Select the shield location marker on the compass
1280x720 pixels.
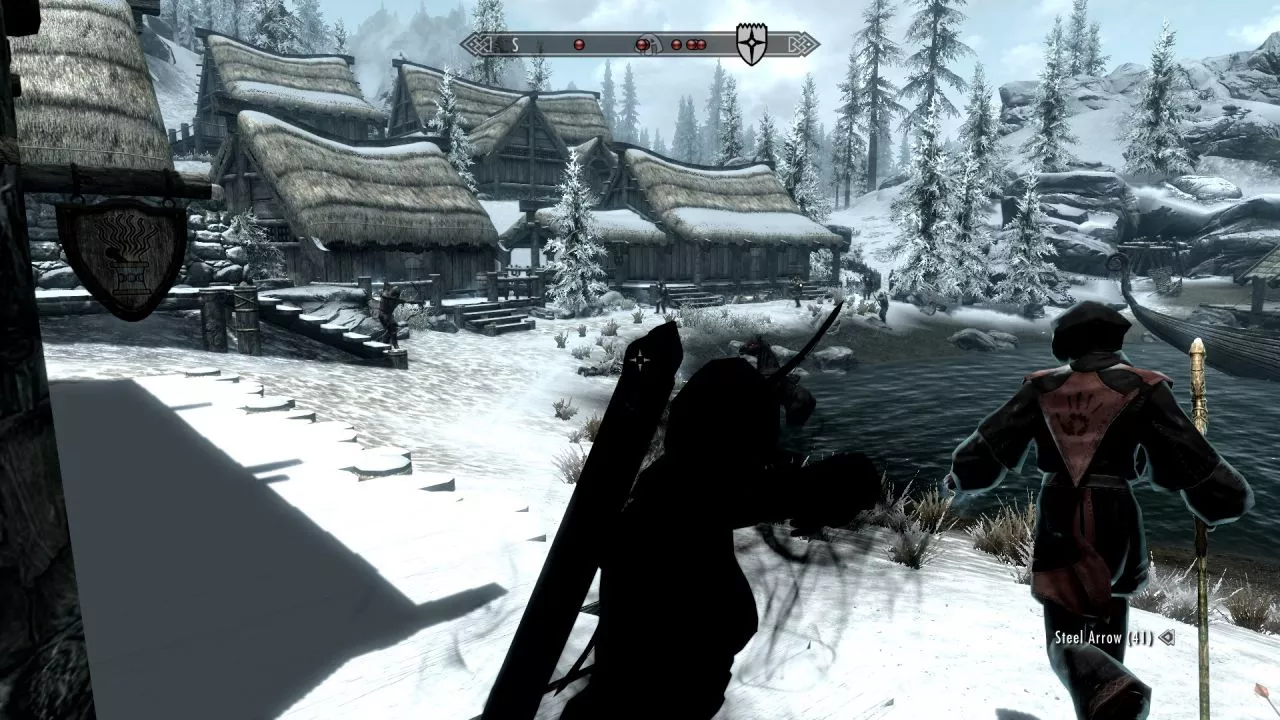tap(751, 45)
